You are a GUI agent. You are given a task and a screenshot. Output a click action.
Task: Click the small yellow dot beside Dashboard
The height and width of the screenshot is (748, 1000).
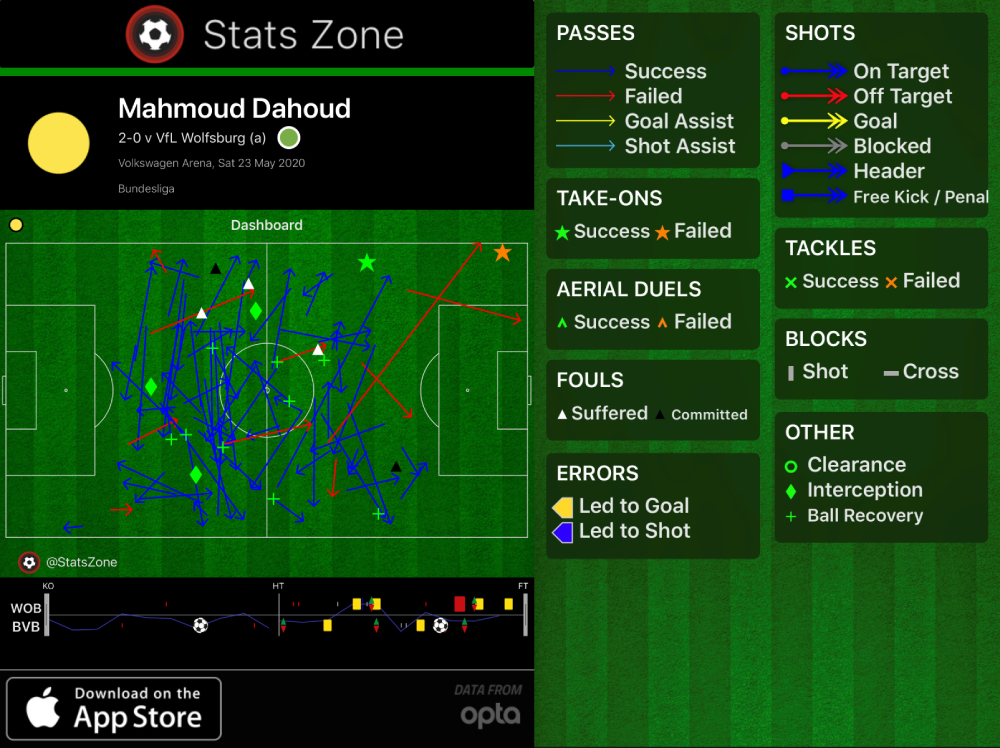click(x=16, y=225)
